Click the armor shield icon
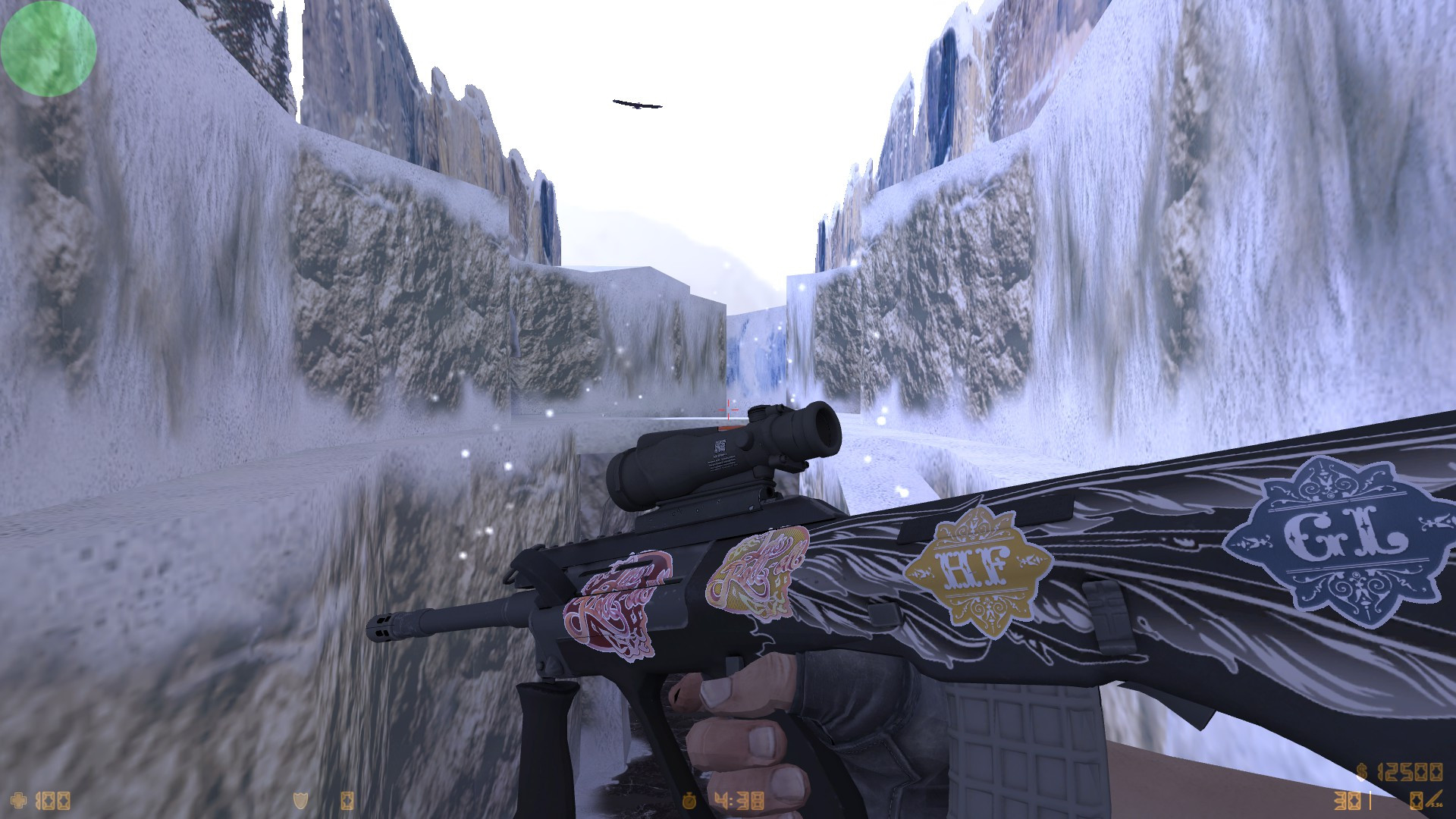1456x819 pixels. [x=299, y=802]
